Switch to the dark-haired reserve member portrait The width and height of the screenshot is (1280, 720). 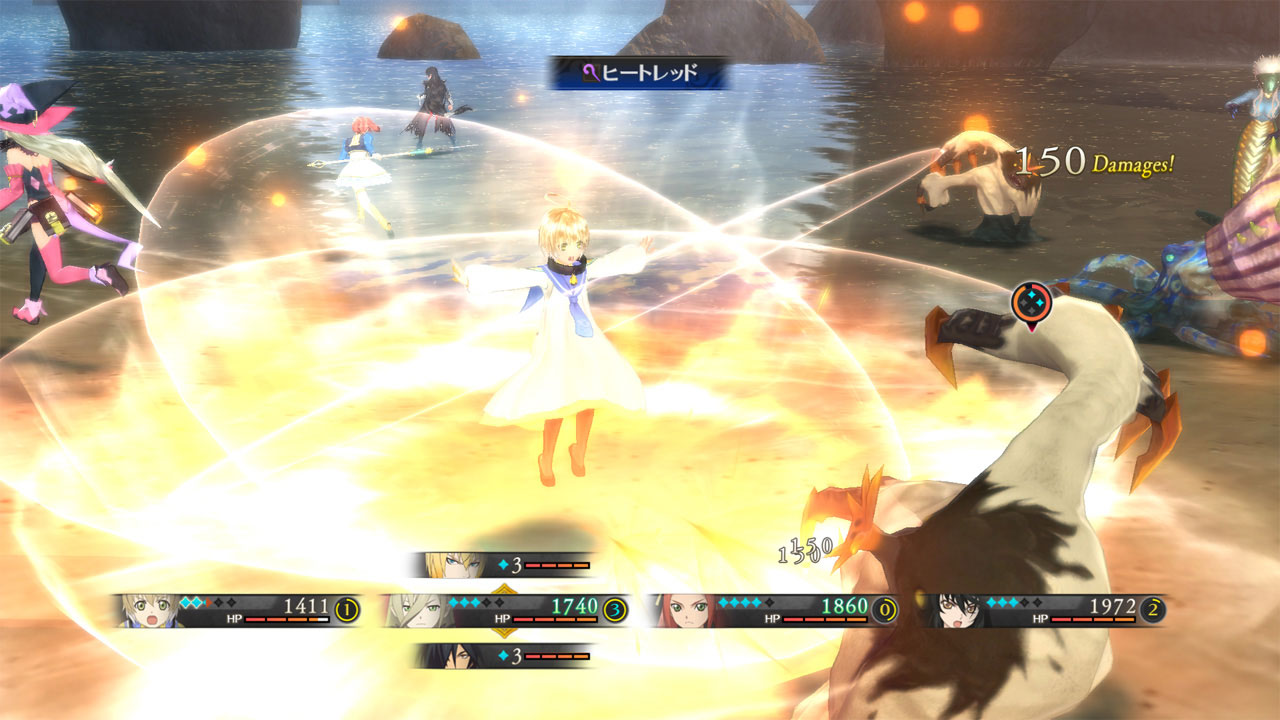443,656
